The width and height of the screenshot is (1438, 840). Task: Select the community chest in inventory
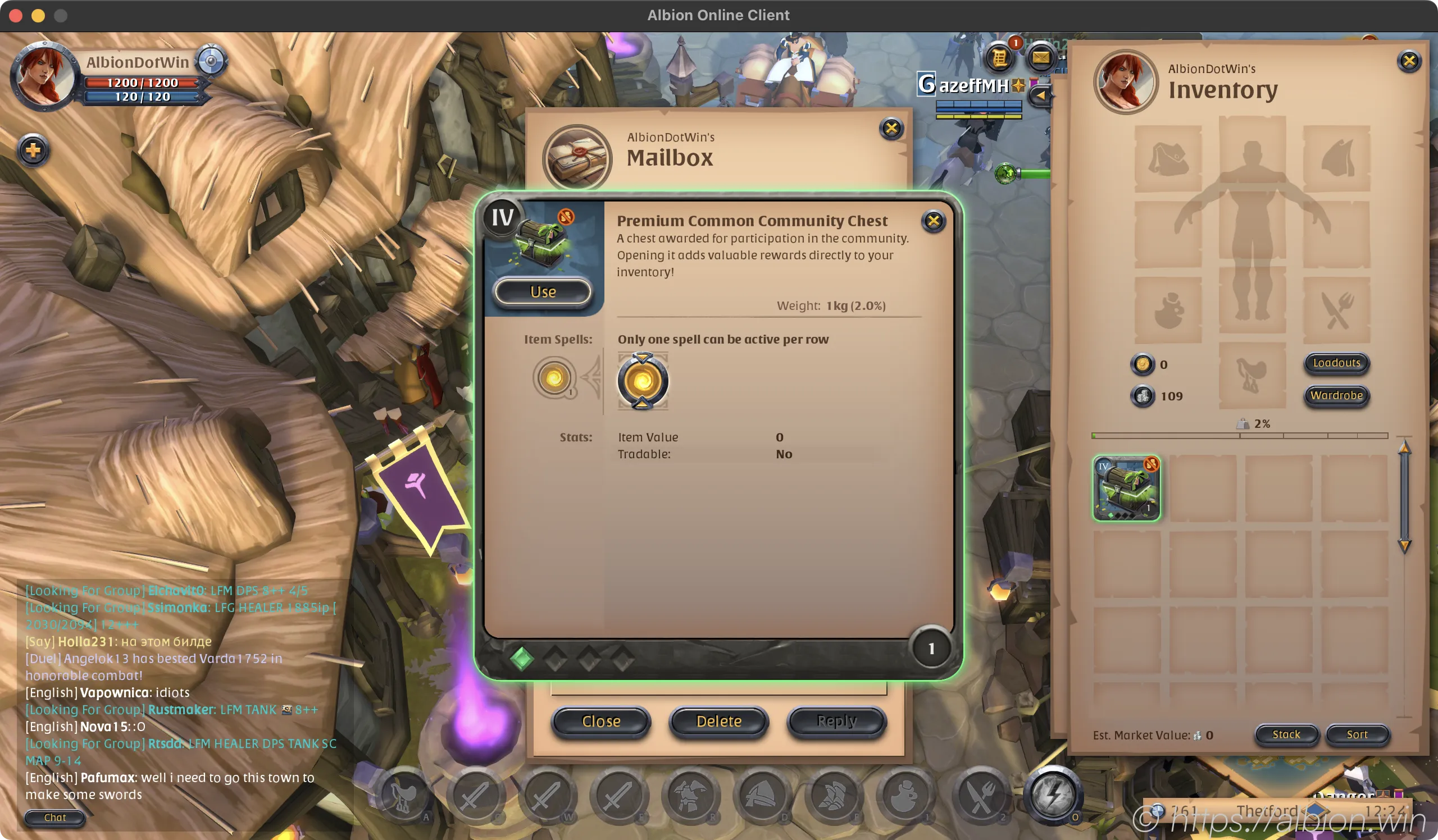pyautogui.click(x=1126, y=488)
